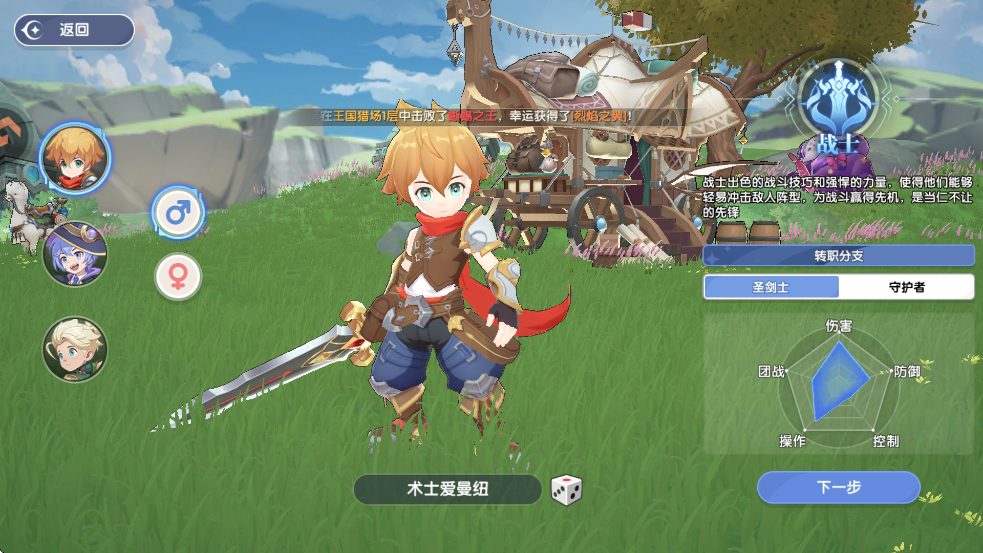Roll the dice for a random name
983x553 pixels.
pos(567,490)
